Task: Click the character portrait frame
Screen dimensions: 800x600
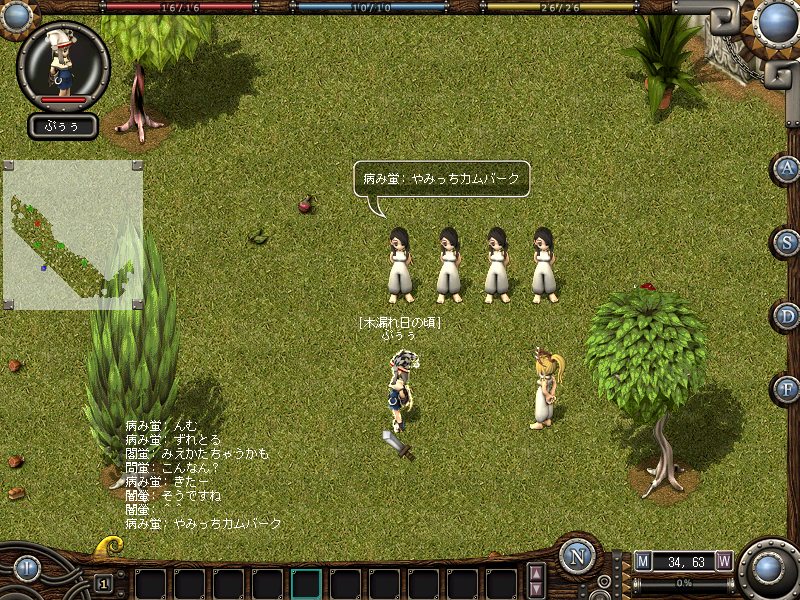Action: tap(63, 62)
